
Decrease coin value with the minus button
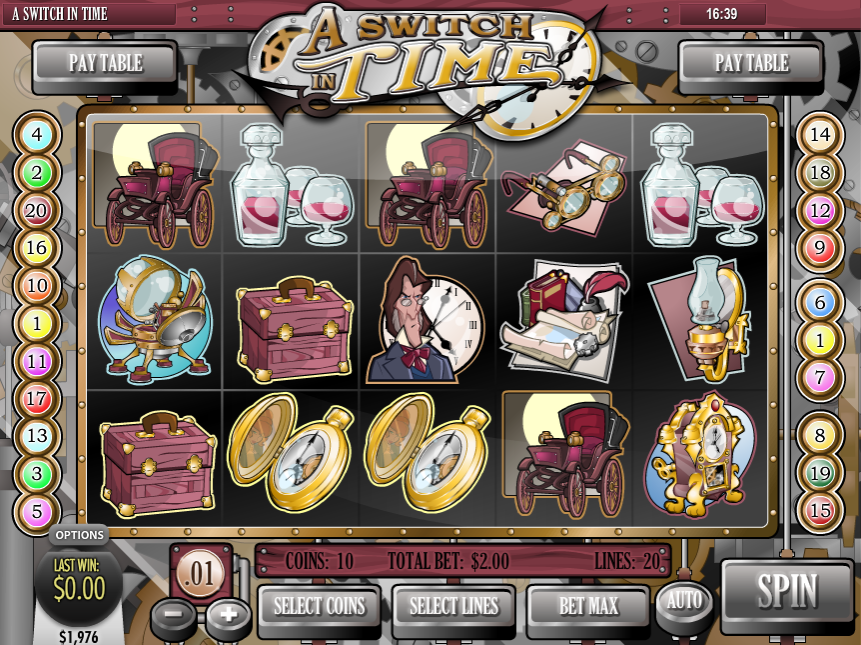tap(174, 614)
